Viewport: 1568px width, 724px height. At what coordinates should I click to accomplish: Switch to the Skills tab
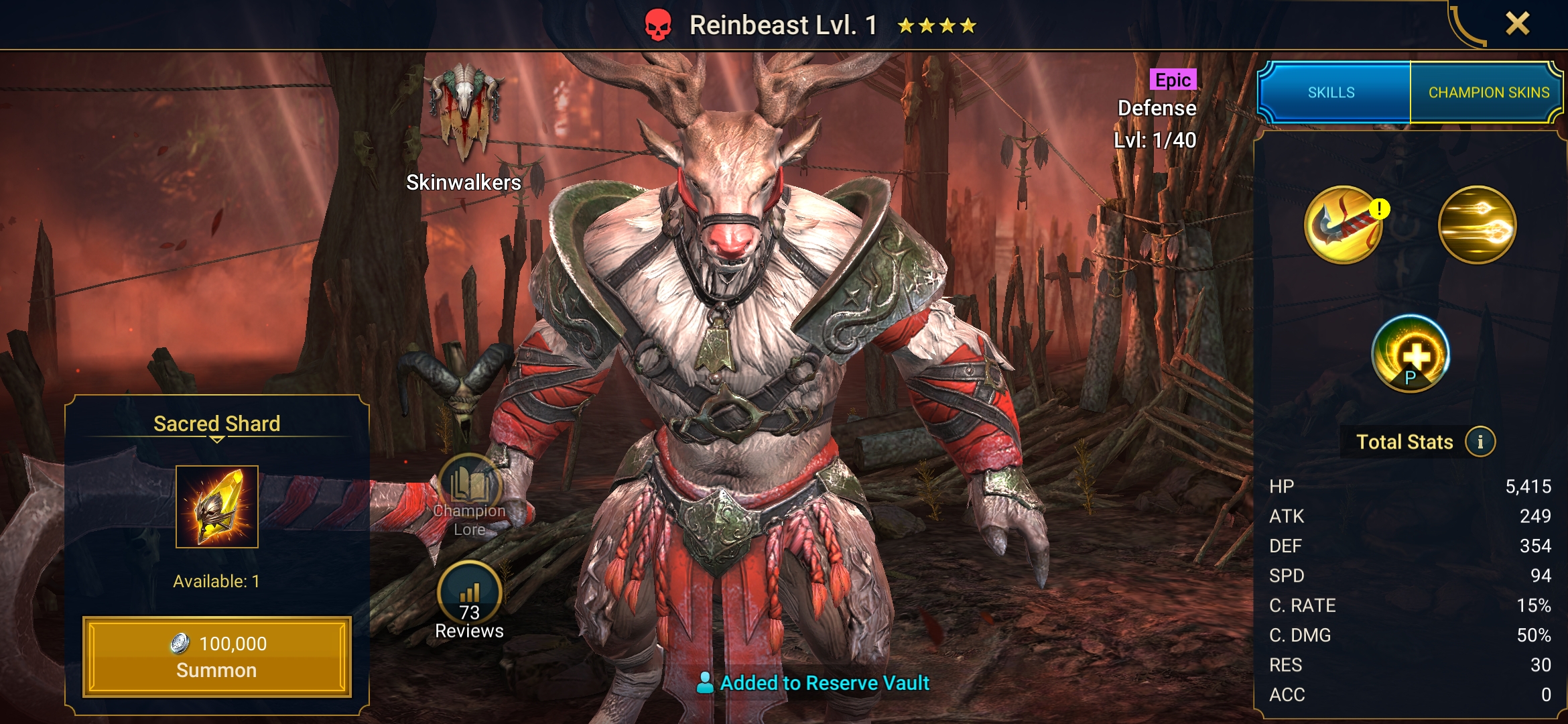tap(1331, 93)
